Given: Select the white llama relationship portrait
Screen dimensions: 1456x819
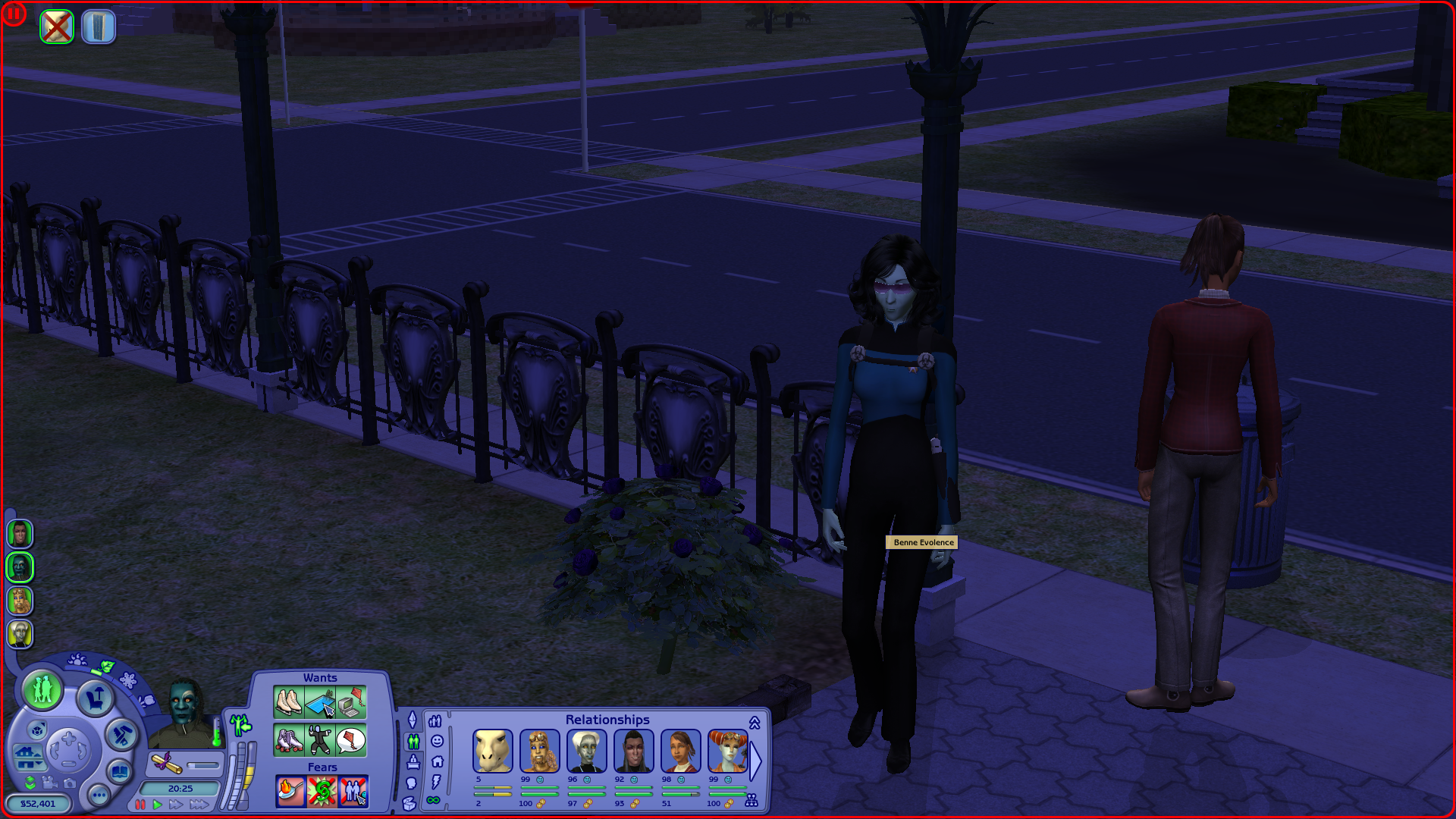Looking at the screenshot, I should point(492,751).
